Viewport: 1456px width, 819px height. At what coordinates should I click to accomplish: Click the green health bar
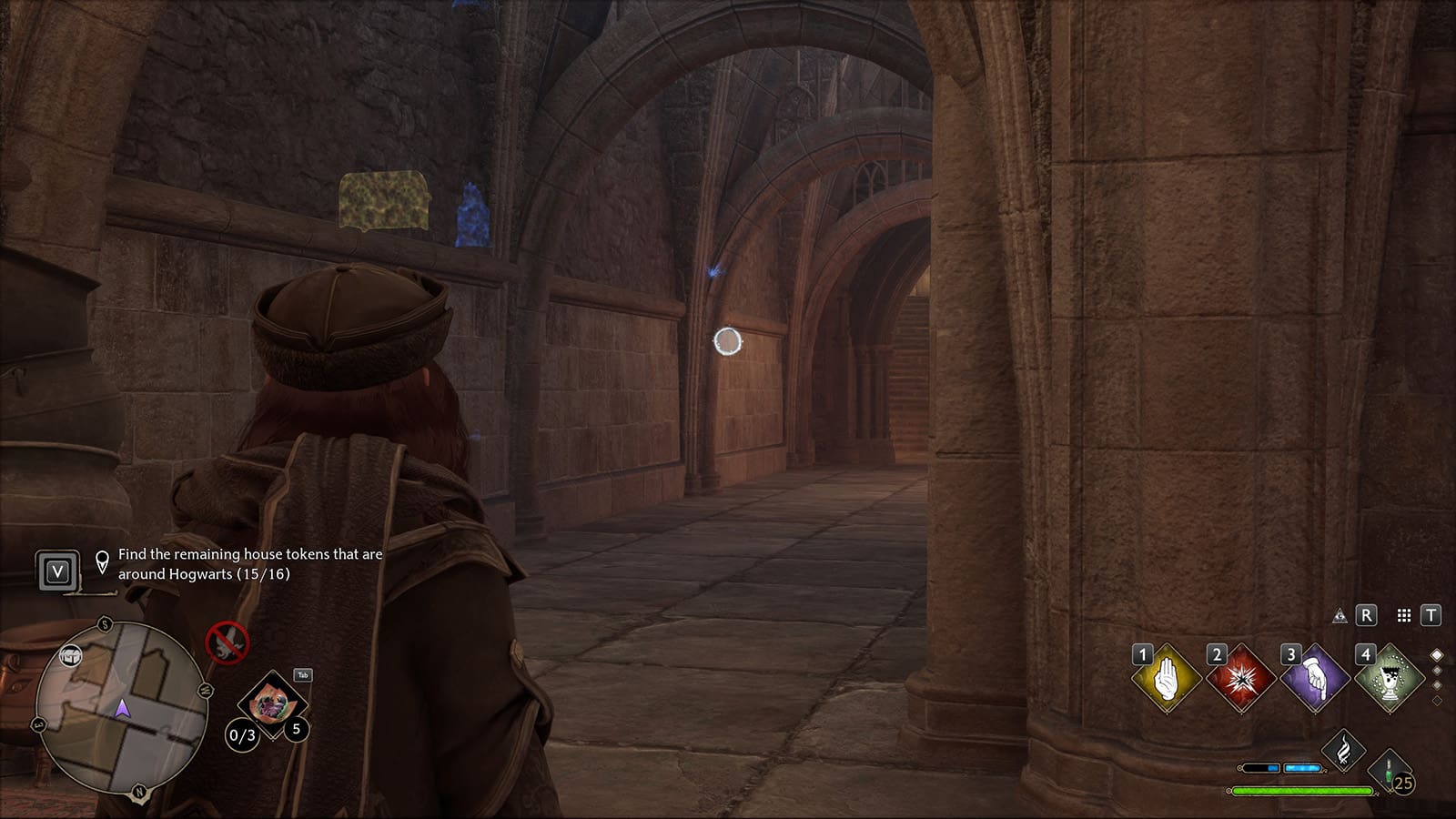[1303, 791]
